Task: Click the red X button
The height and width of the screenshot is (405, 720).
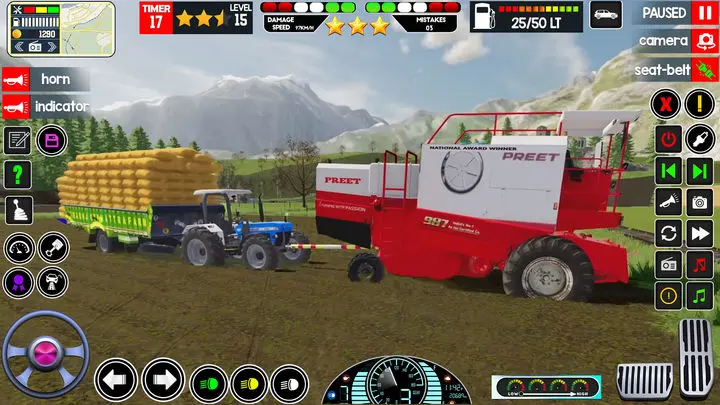Action: click(x=667, y=104)
